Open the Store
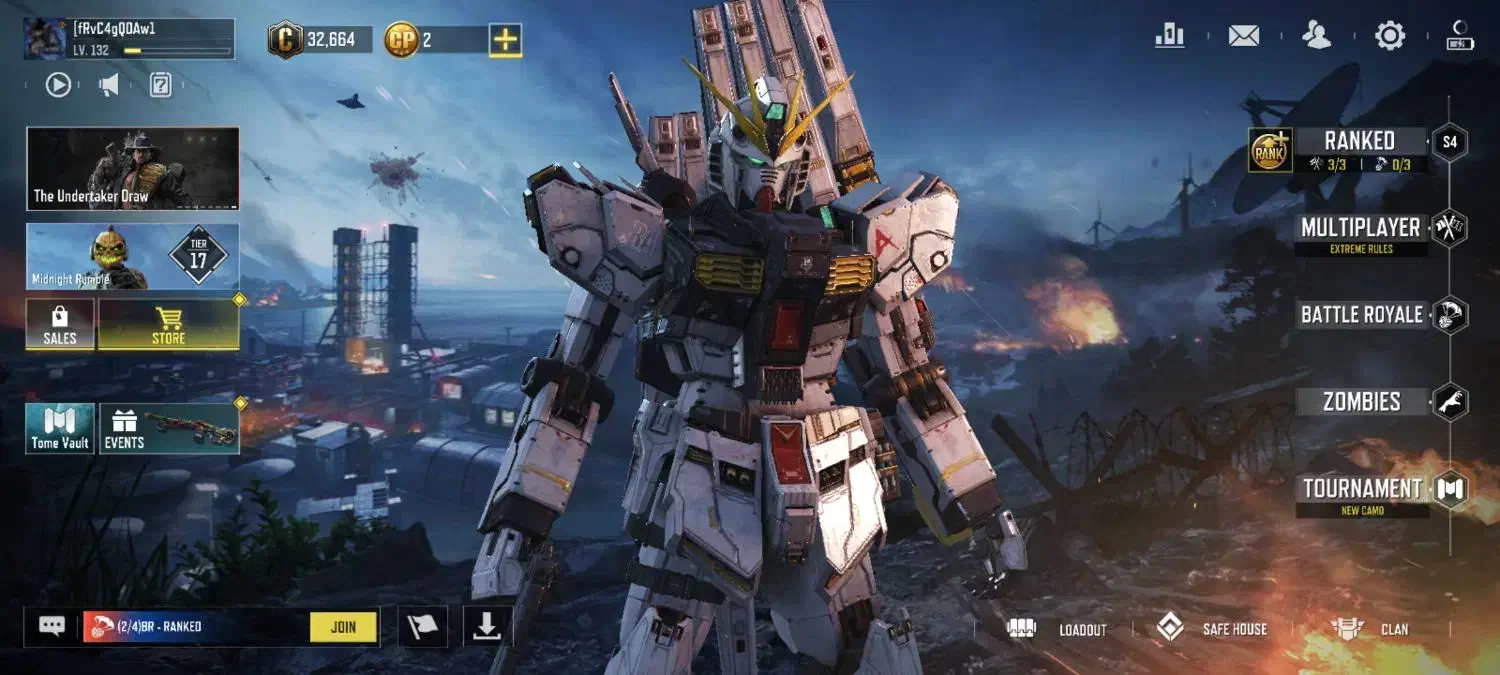This screenshot has height=675, width=1500. (168, 325)
